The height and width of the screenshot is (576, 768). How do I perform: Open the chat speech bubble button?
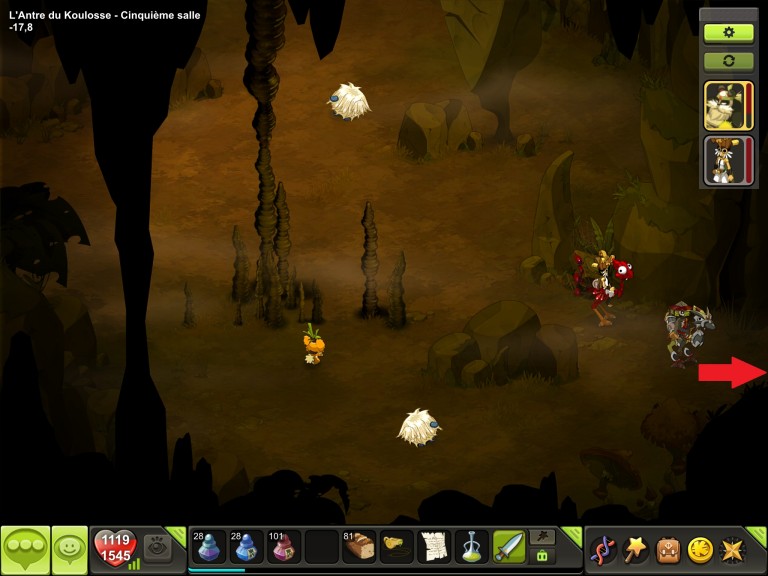[x=25, y=549]
